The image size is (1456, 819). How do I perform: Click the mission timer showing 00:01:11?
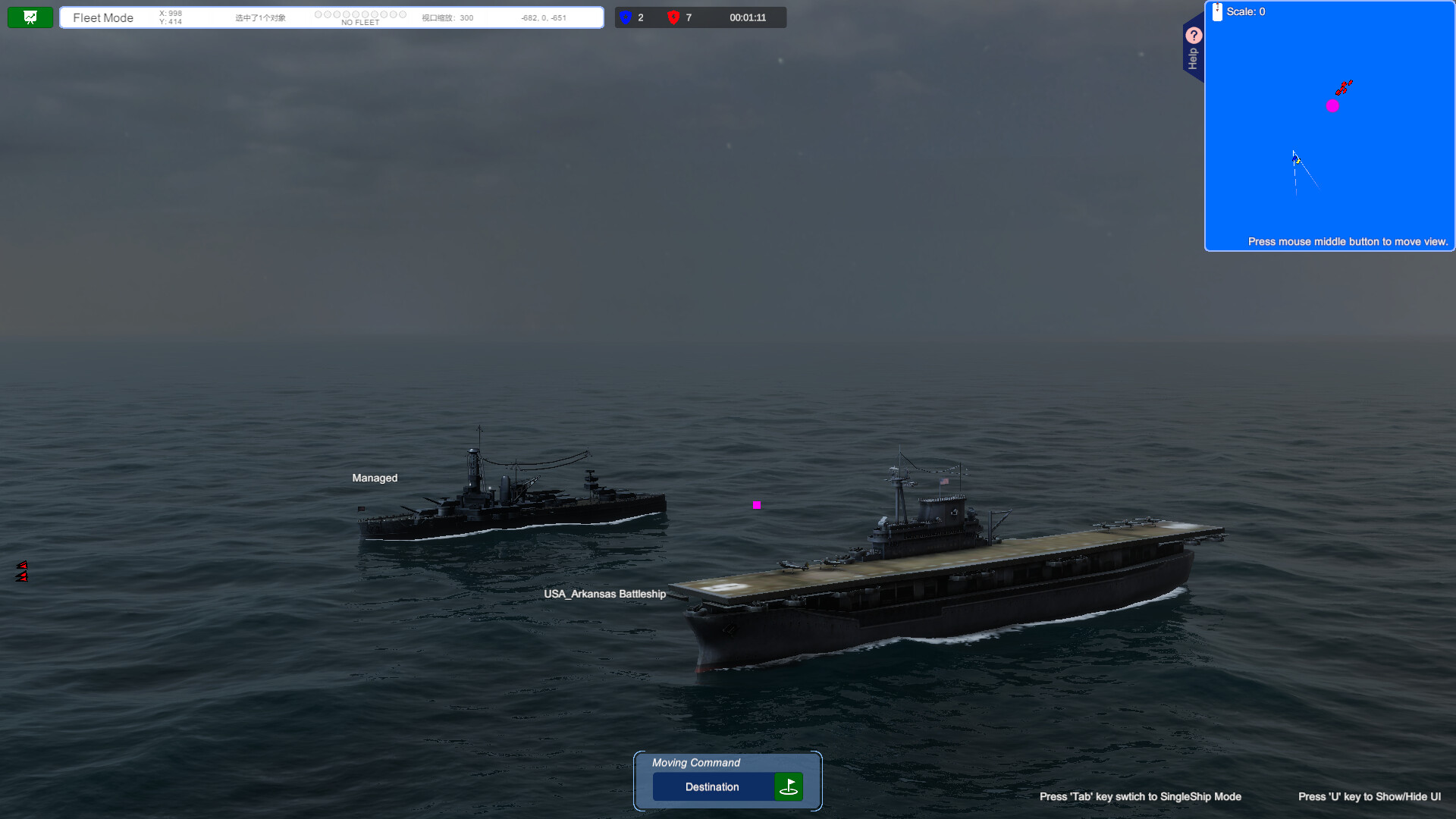click(x=748, y=17)
